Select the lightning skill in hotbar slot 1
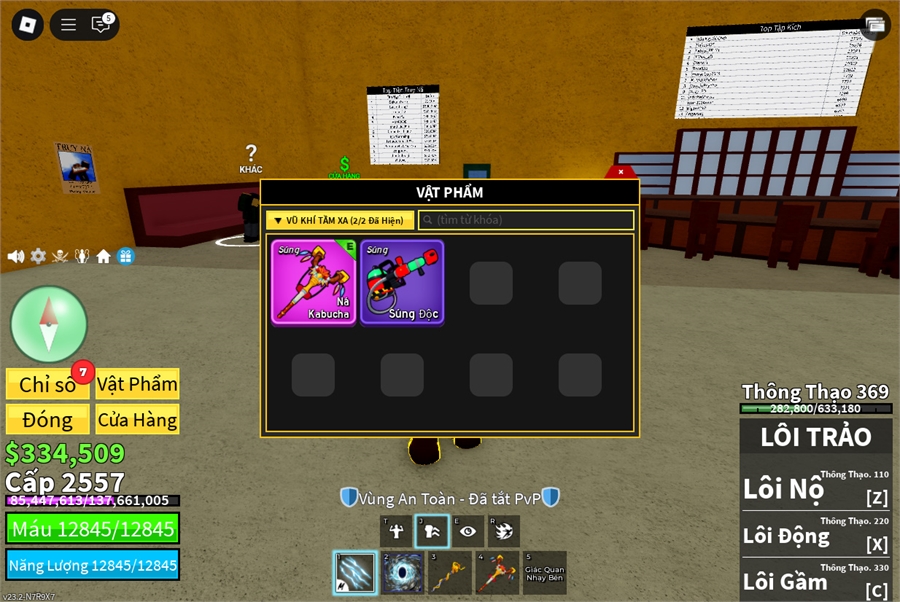 [x=355, y=573]
